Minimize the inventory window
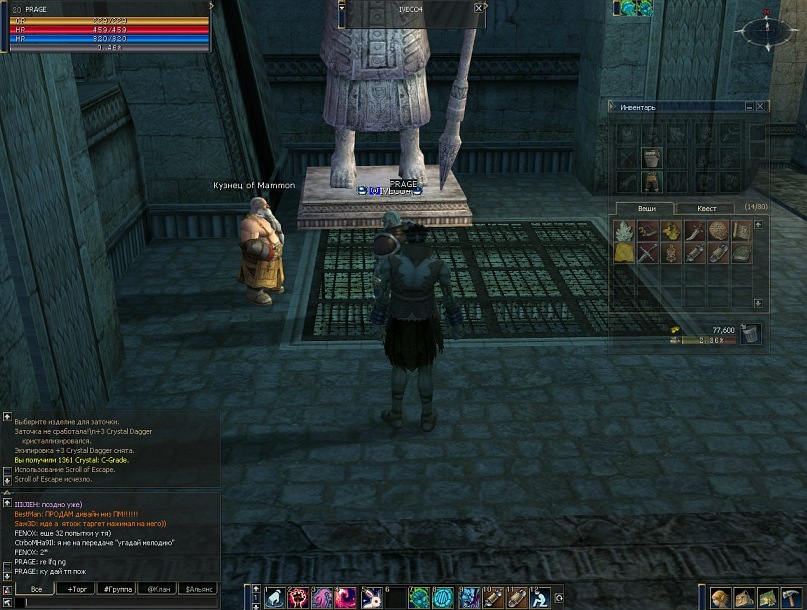This screenshot has width=807, height=610. click(x=749, y=106)
